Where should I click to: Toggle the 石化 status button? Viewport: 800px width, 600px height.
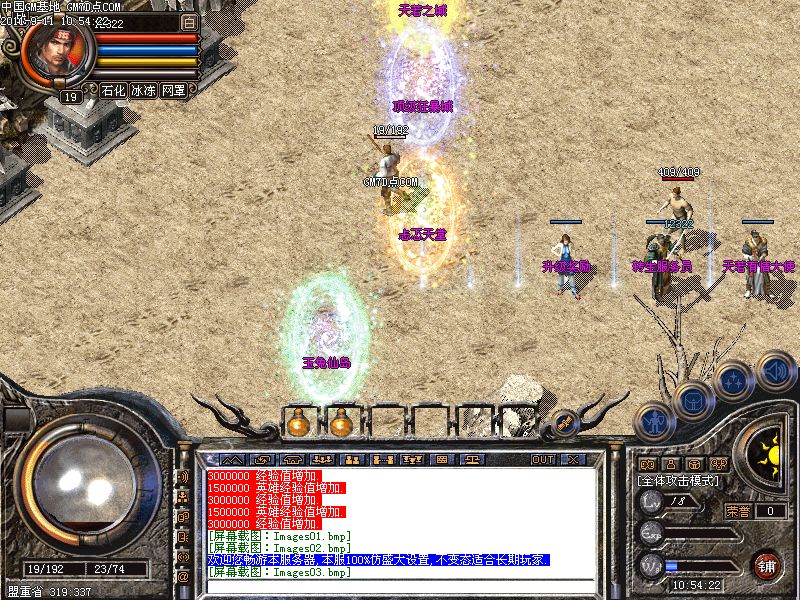(113, 90)
